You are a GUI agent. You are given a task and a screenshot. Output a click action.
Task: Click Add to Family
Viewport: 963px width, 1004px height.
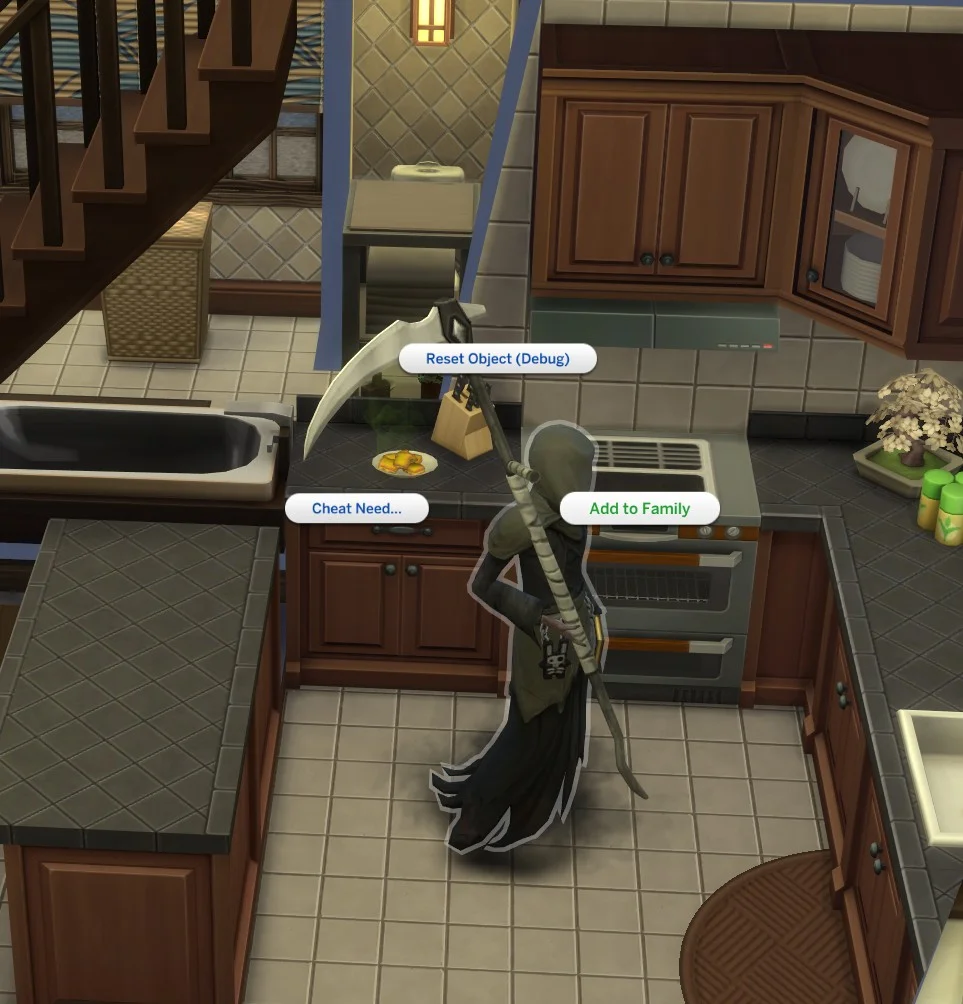(639, 508)
